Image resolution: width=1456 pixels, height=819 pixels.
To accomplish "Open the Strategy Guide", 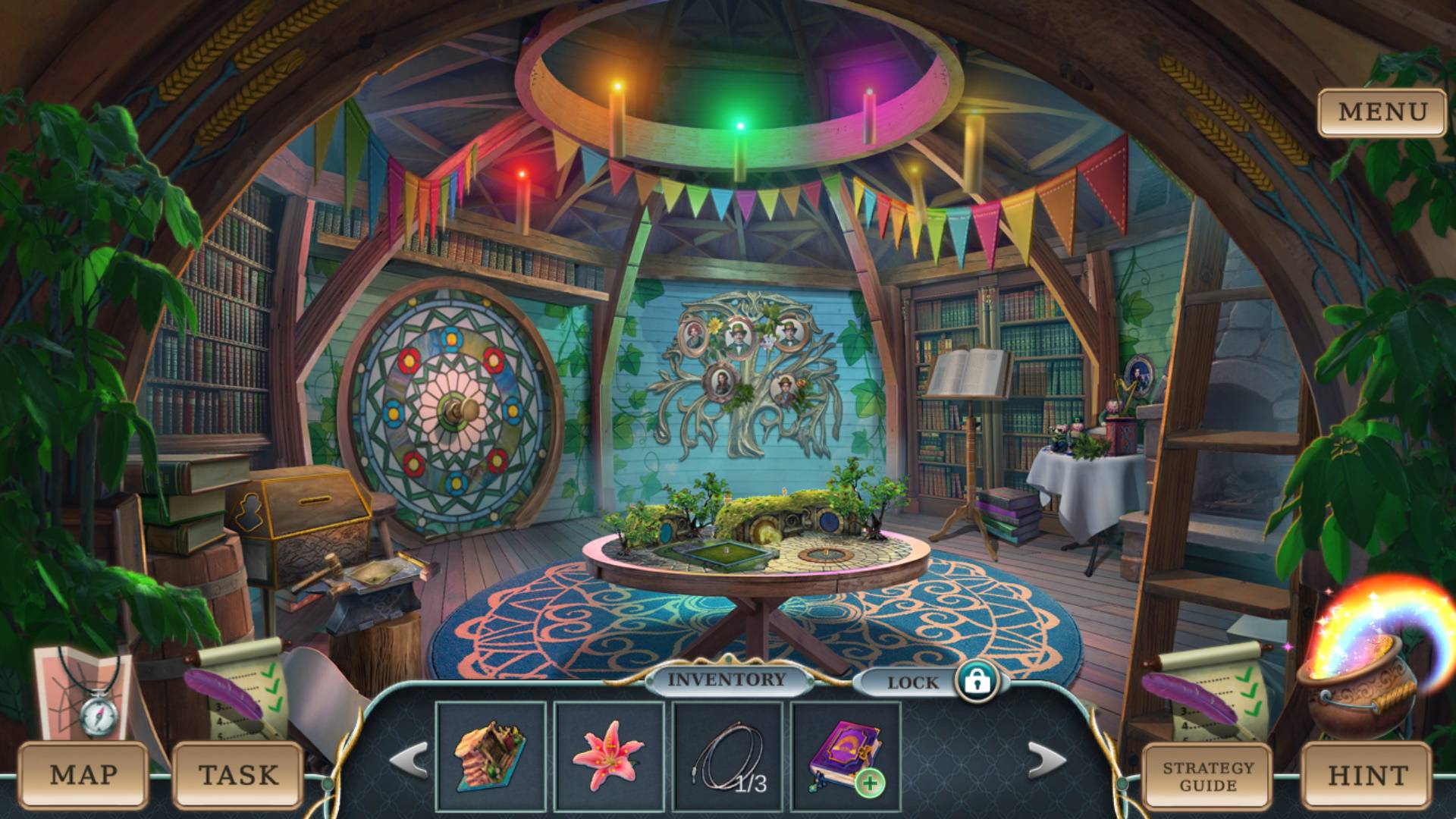I will [1208, 775].
